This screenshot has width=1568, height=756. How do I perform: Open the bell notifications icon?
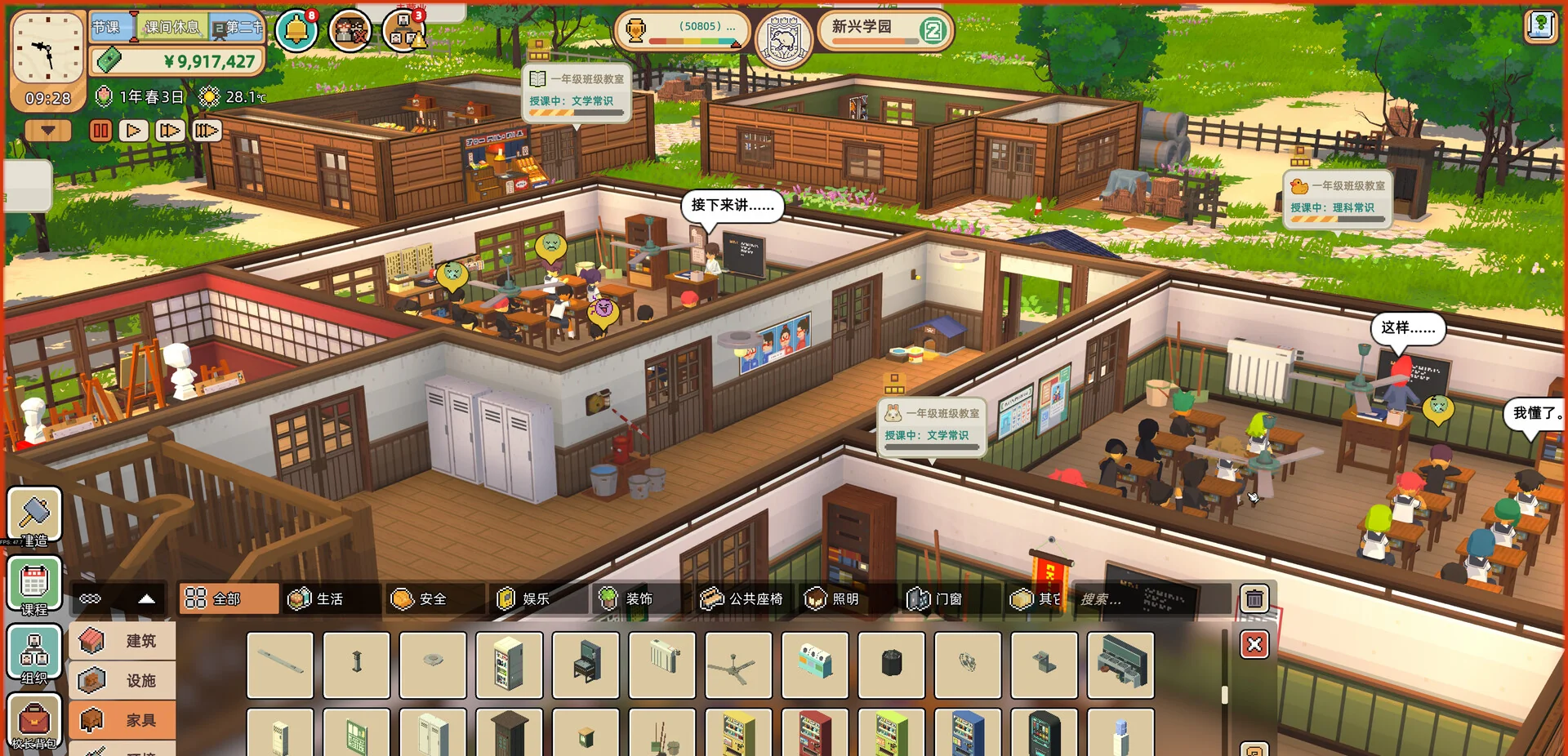click(x=296, y=32)
